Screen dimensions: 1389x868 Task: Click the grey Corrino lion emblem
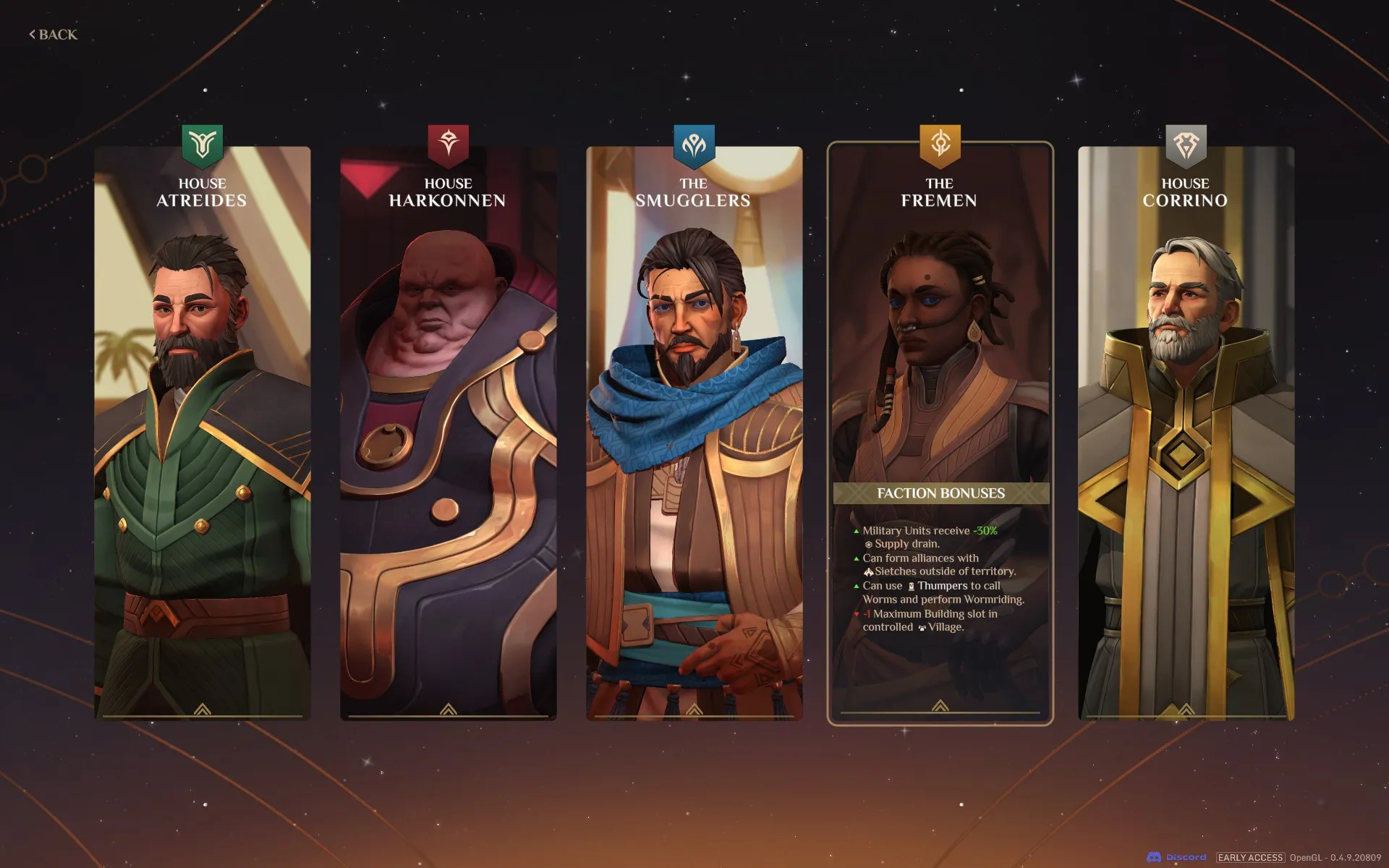(1186, 144)
